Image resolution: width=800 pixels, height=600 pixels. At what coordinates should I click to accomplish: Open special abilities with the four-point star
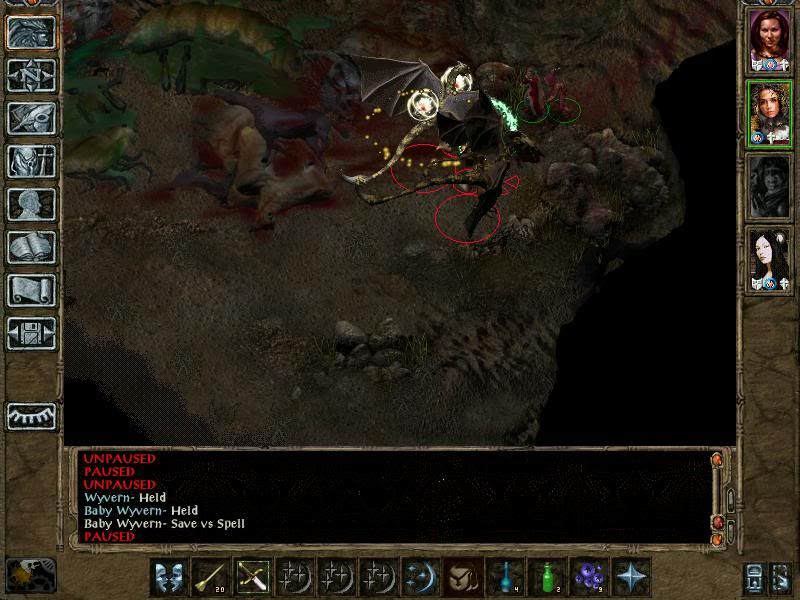631,576
